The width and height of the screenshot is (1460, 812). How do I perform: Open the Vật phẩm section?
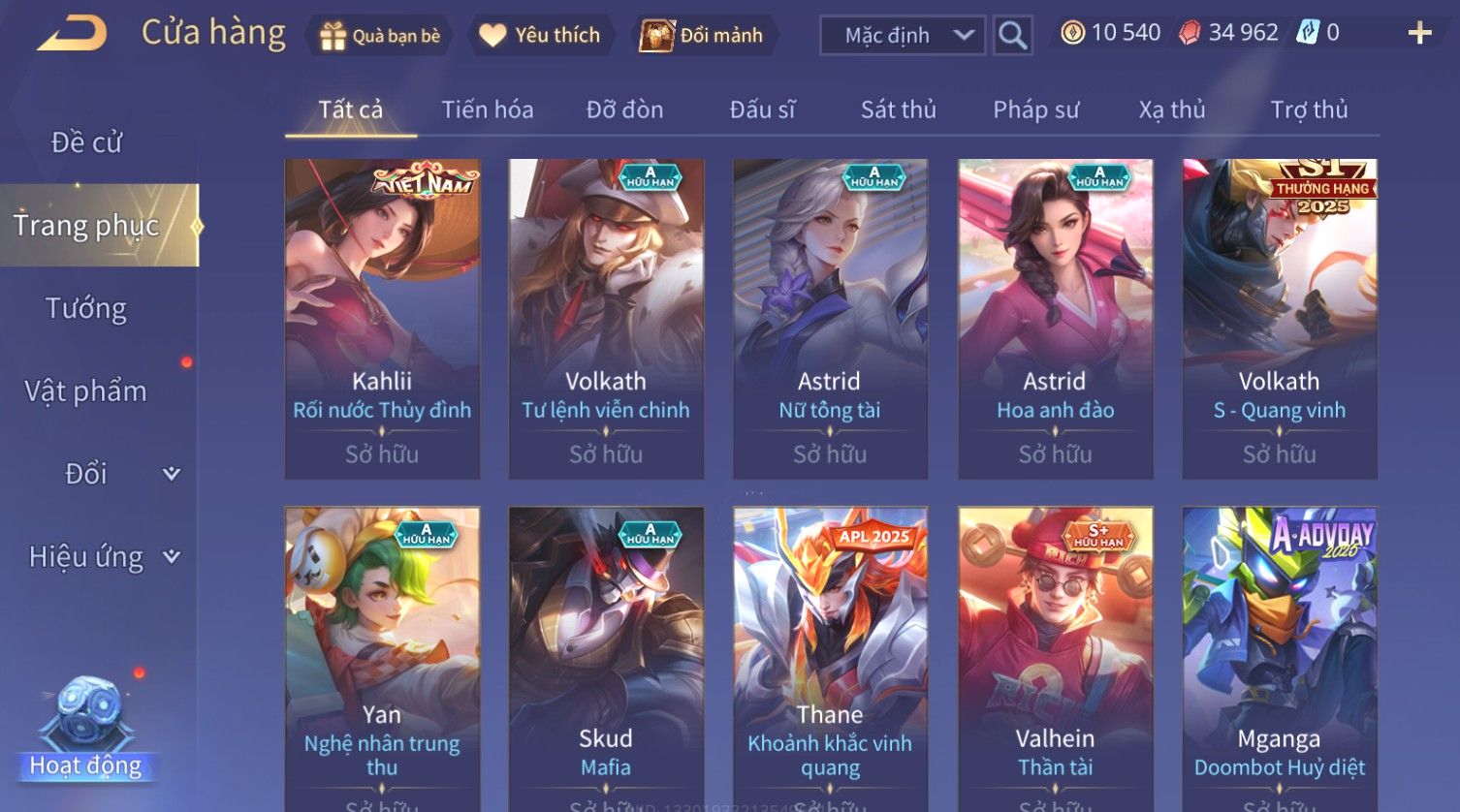[86, 390]
